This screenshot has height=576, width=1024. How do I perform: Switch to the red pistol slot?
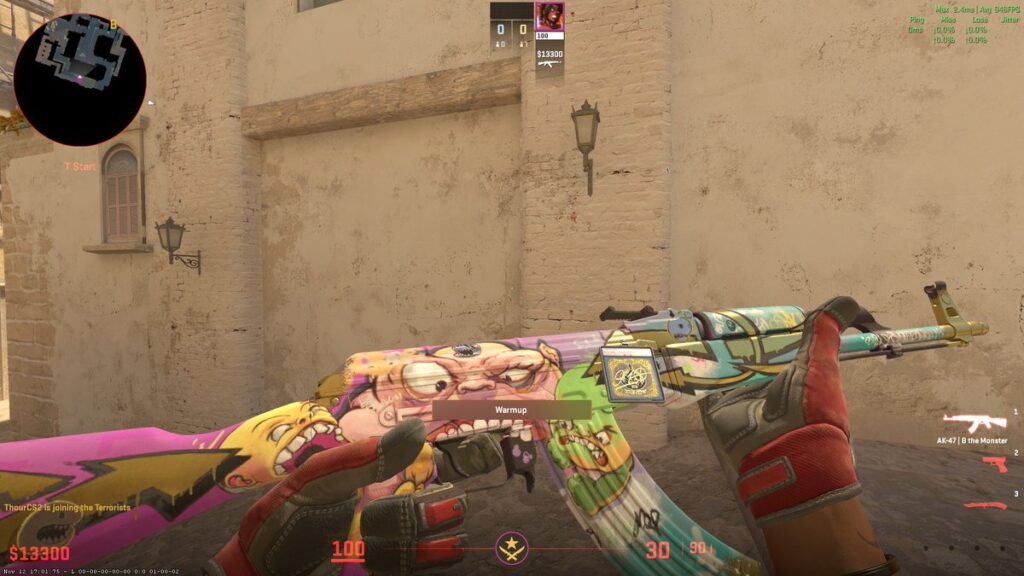point(993,464)
